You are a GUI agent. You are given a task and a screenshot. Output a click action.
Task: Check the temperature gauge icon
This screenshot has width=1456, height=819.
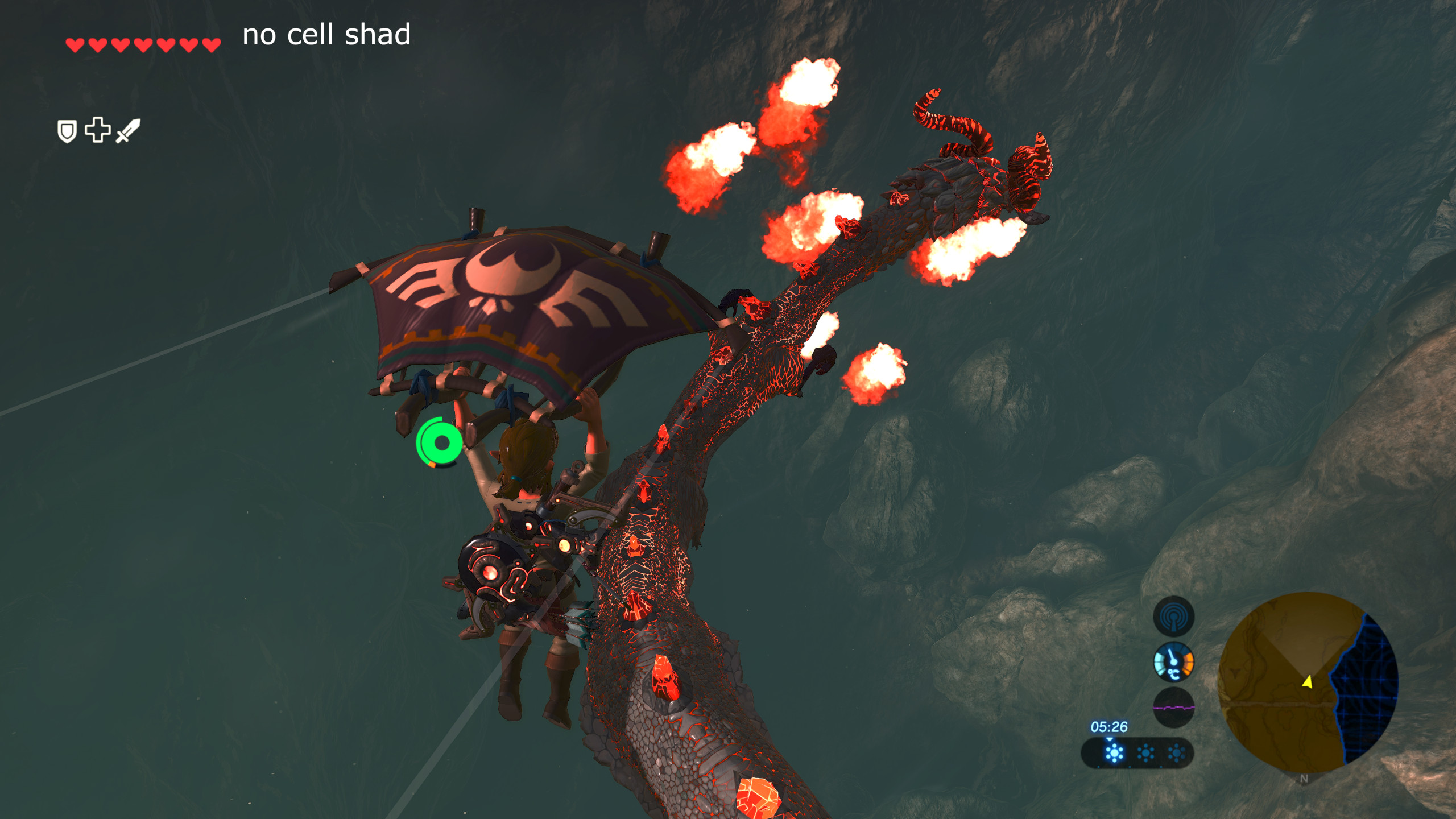[1173, 662]
